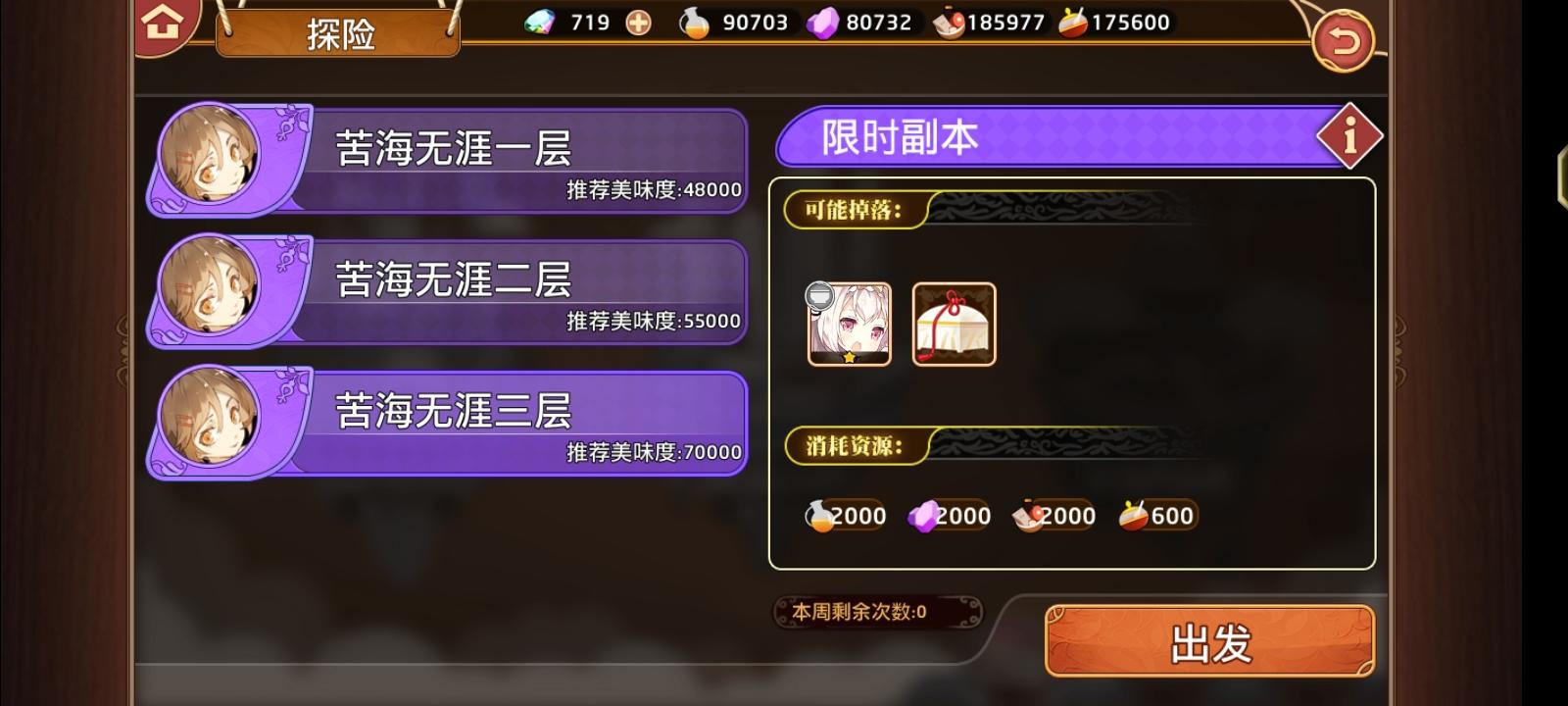
Task: Select the 苦海无涯二层 stage
Action: [461, 289]
